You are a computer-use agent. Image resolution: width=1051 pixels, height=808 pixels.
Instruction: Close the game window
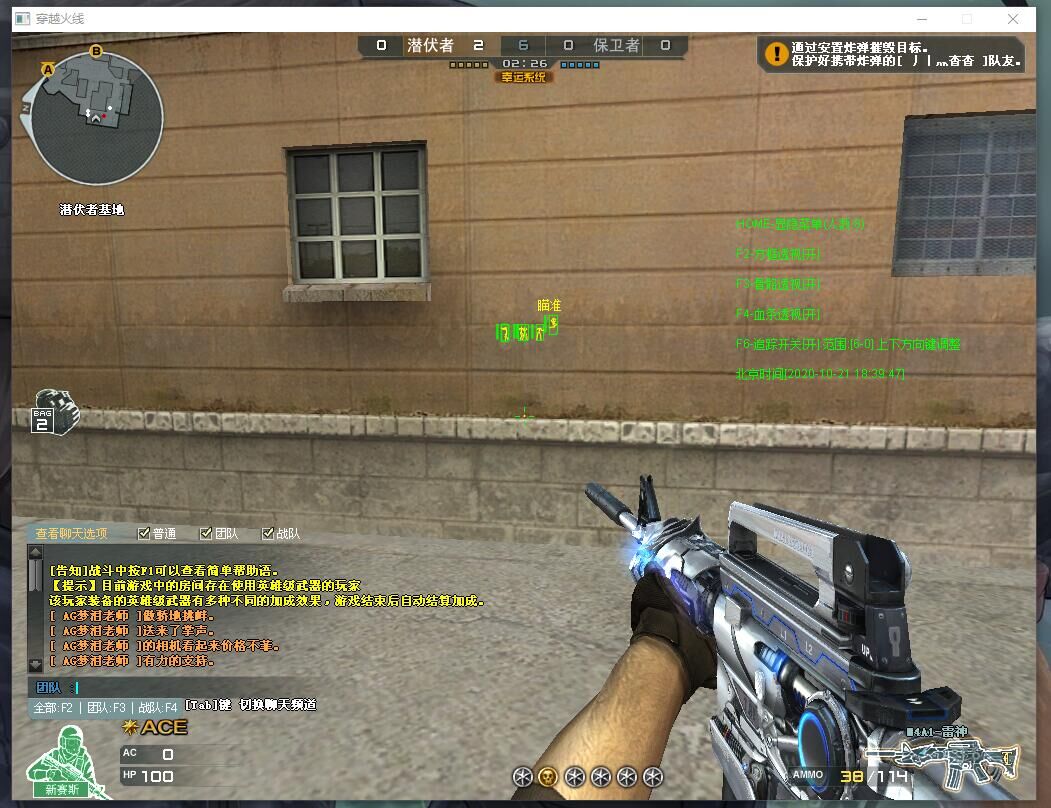click(1014, 18)
